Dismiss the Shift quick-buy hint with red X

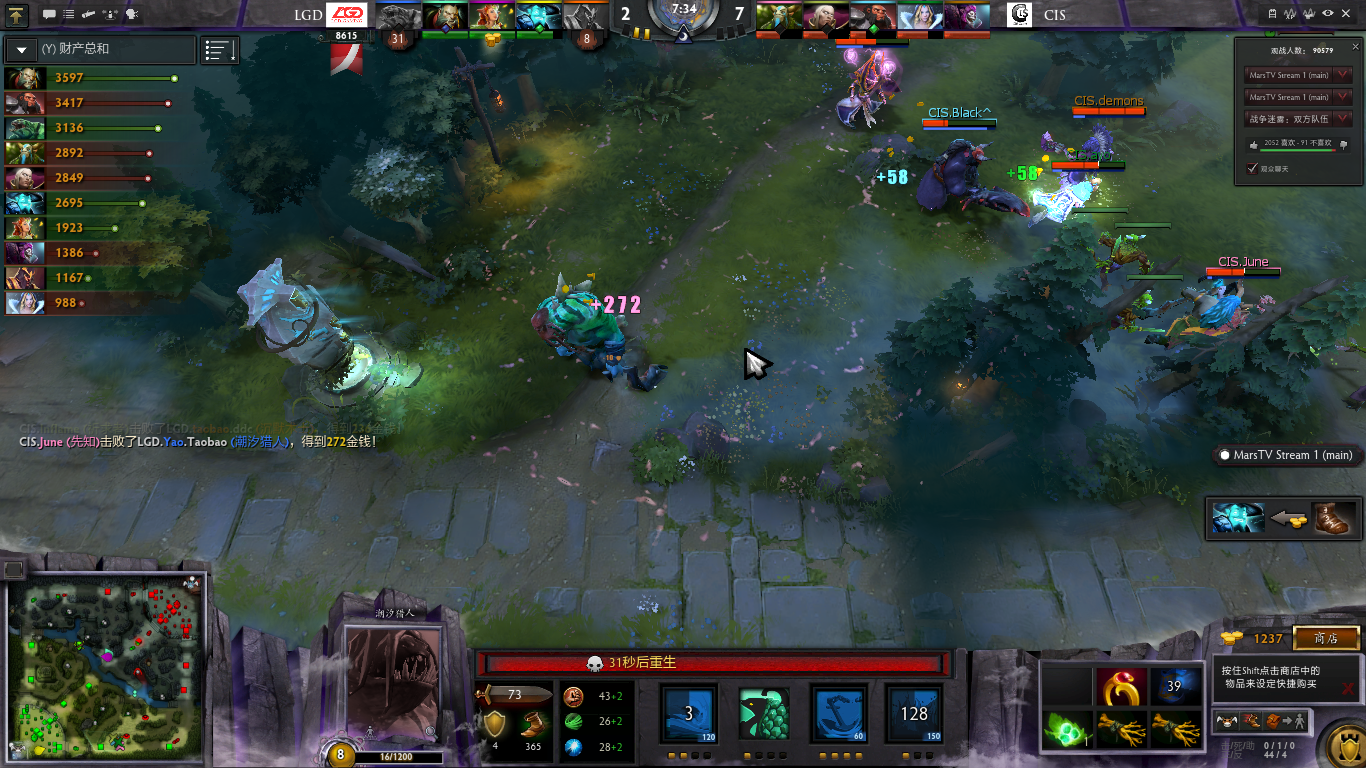[x=1348, y=688]
